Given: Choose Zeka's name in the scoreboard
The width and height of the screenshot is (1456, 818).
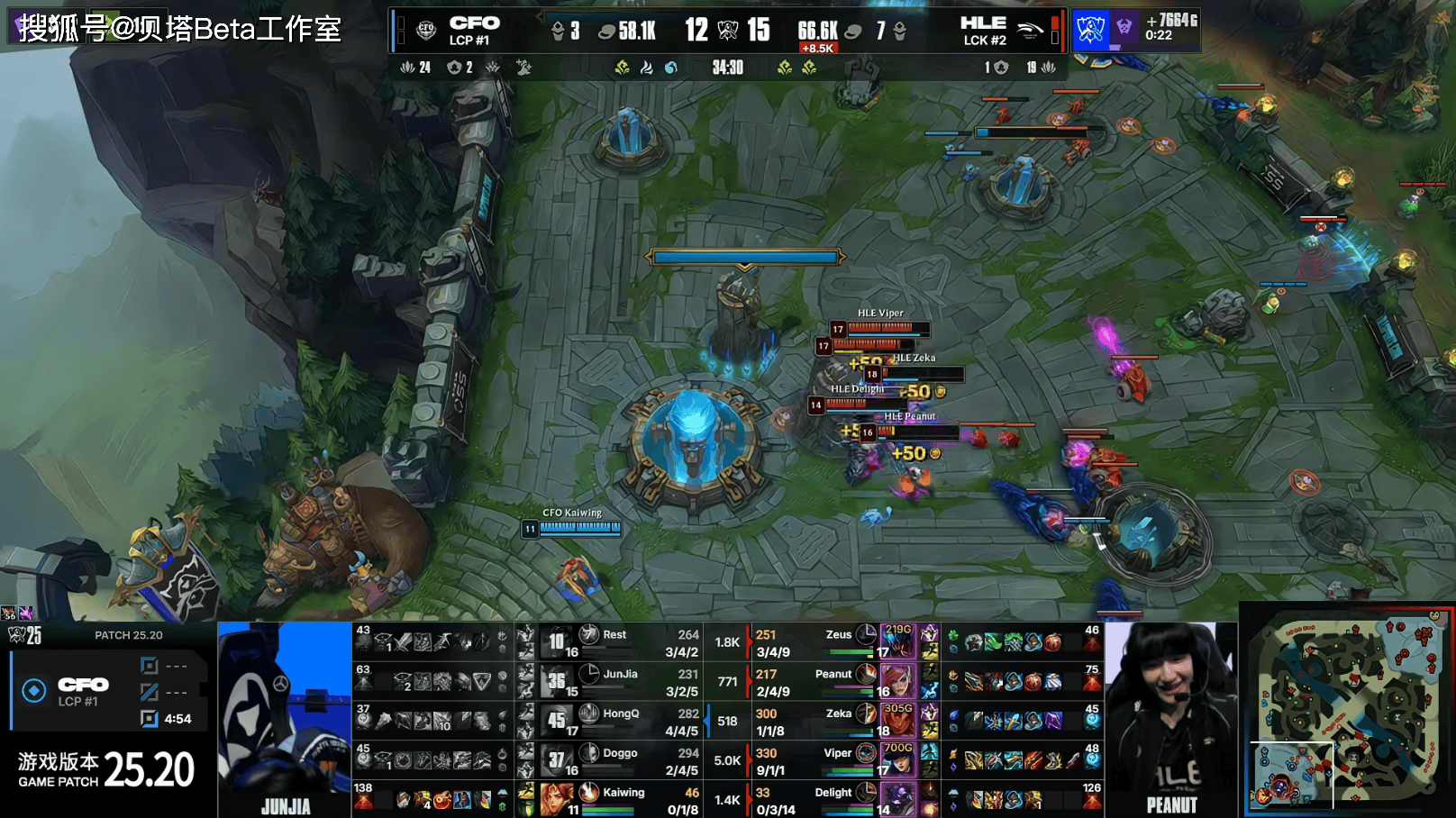Looking at the screenshot, I should coord(838,713).
